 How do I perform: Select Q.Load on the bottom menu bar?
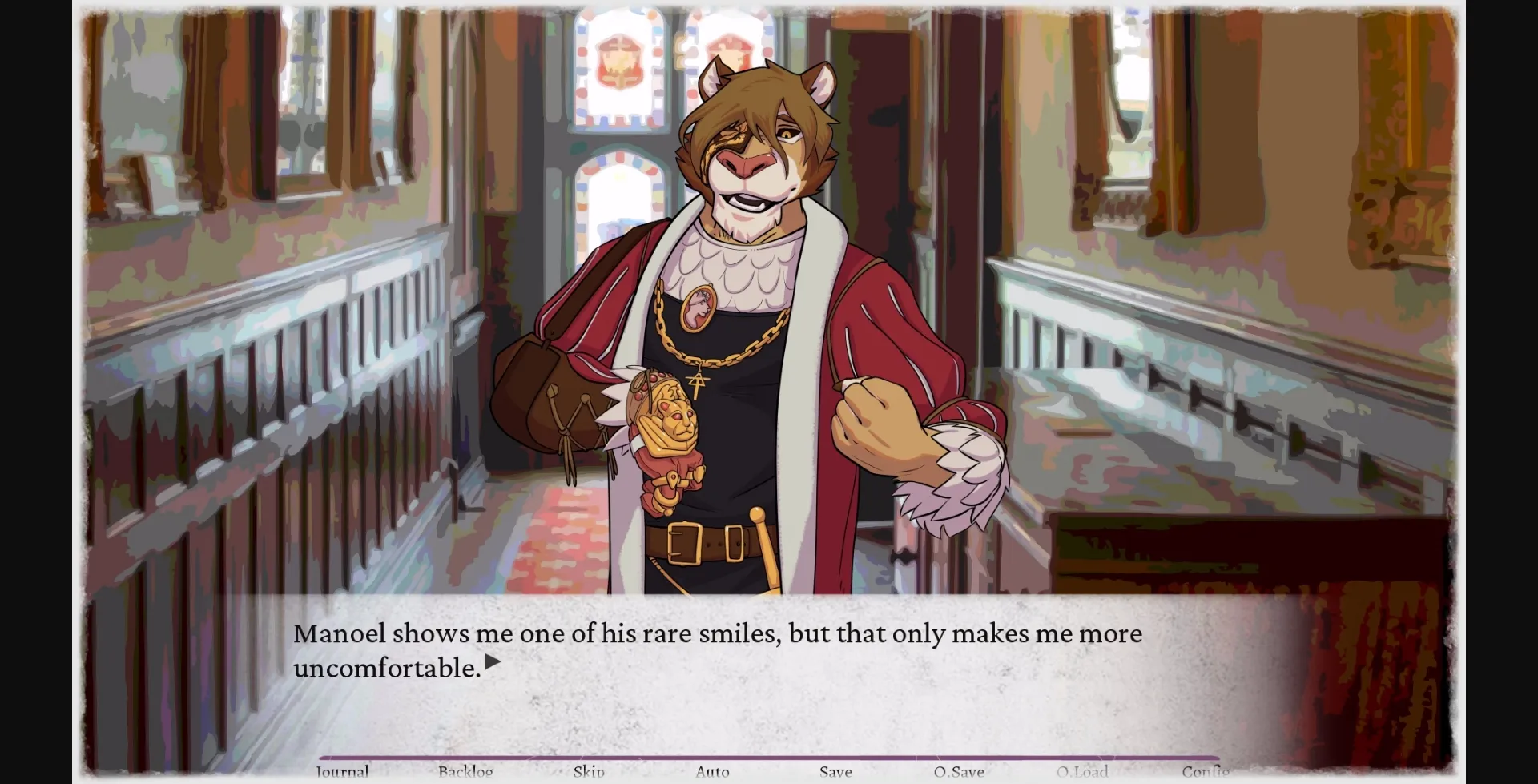pyautogui.click(x=1083, y=771)
